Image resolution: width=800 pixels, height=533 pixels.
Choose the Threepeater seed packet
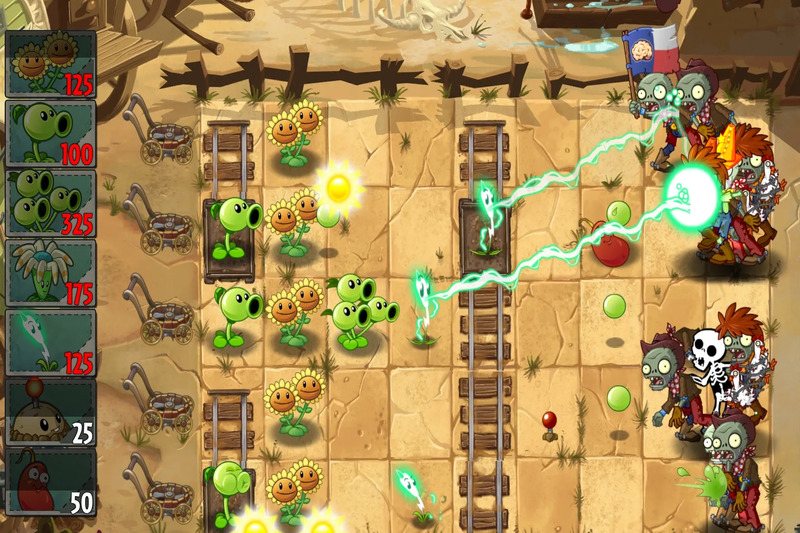50,203
